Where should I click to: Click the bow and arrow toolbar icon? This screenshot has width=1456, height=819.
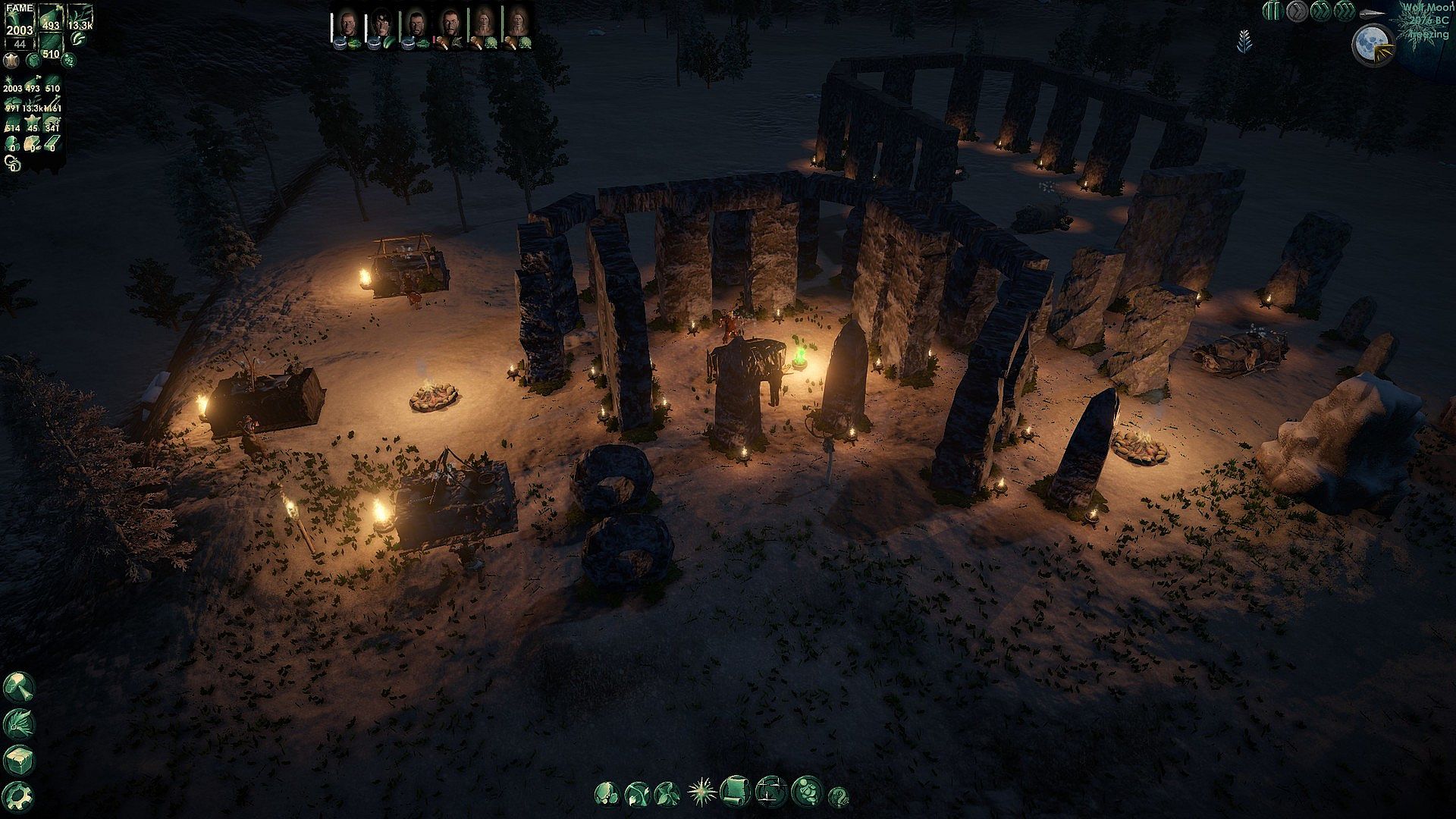[x=635, y=794]
